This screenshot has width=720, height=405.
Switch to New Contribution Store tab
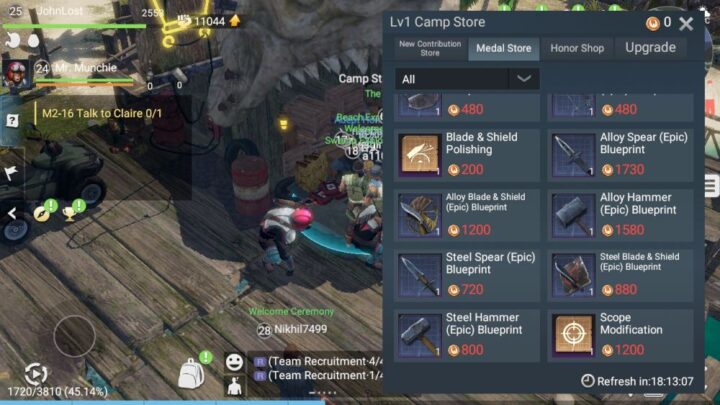[430, 48]
